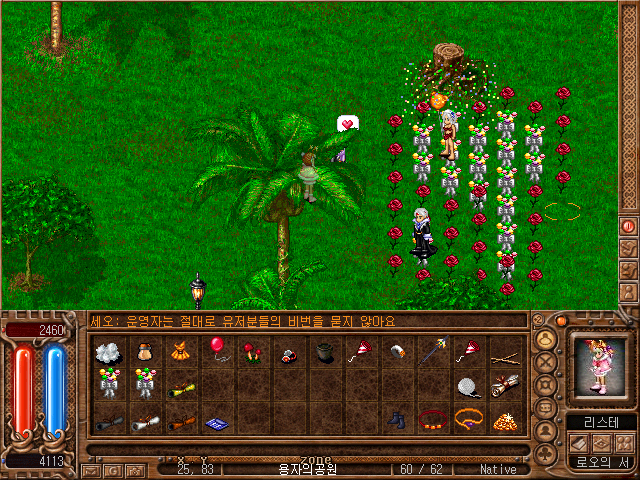This screenshot has width=640, height=480.
Task: Select the black cauldron pot item
Action: pyautogui.click(x=323, y=351)
